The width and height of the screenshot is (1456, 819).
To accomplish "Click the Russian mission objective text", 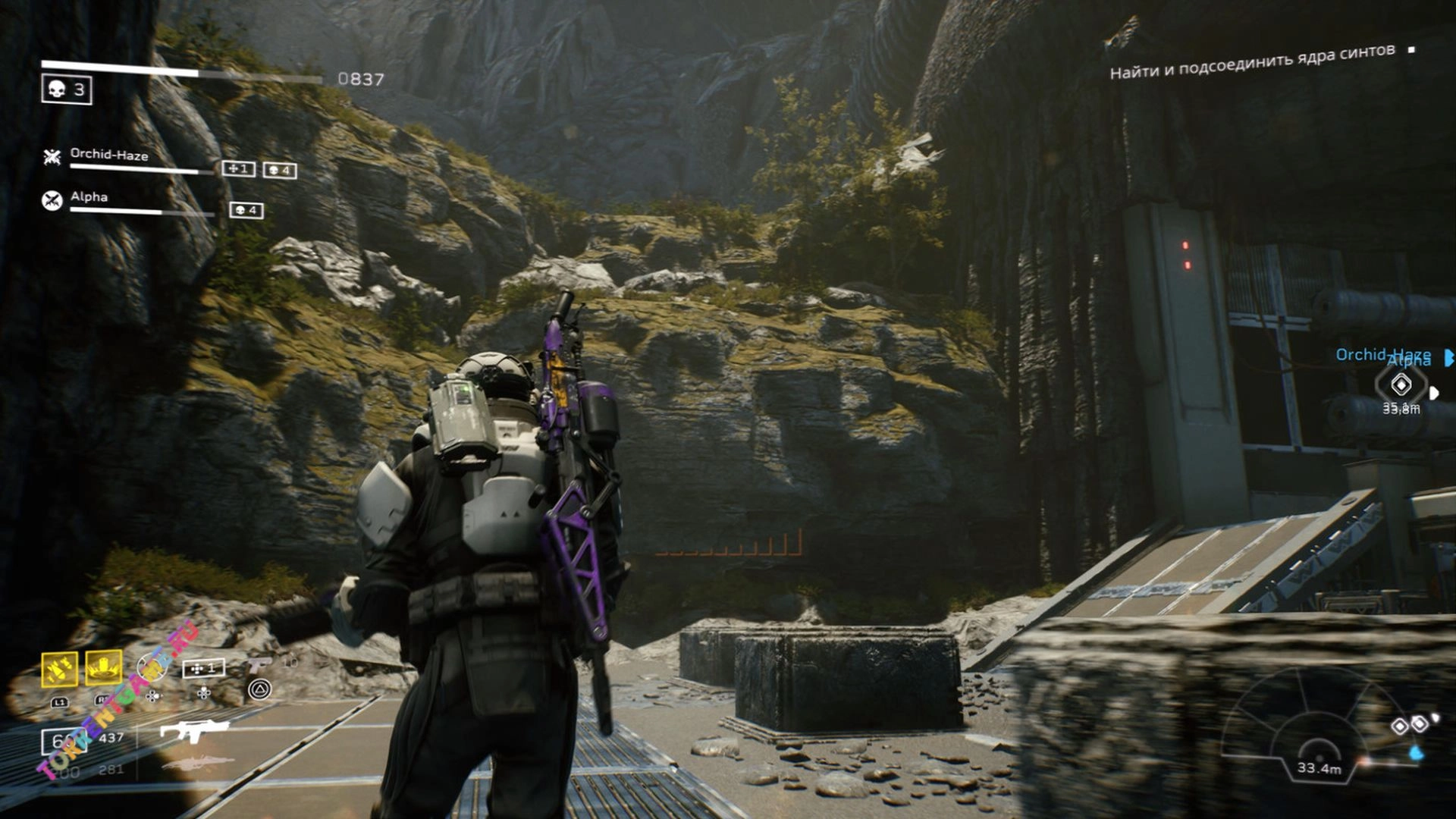I will coord(1252,61).
